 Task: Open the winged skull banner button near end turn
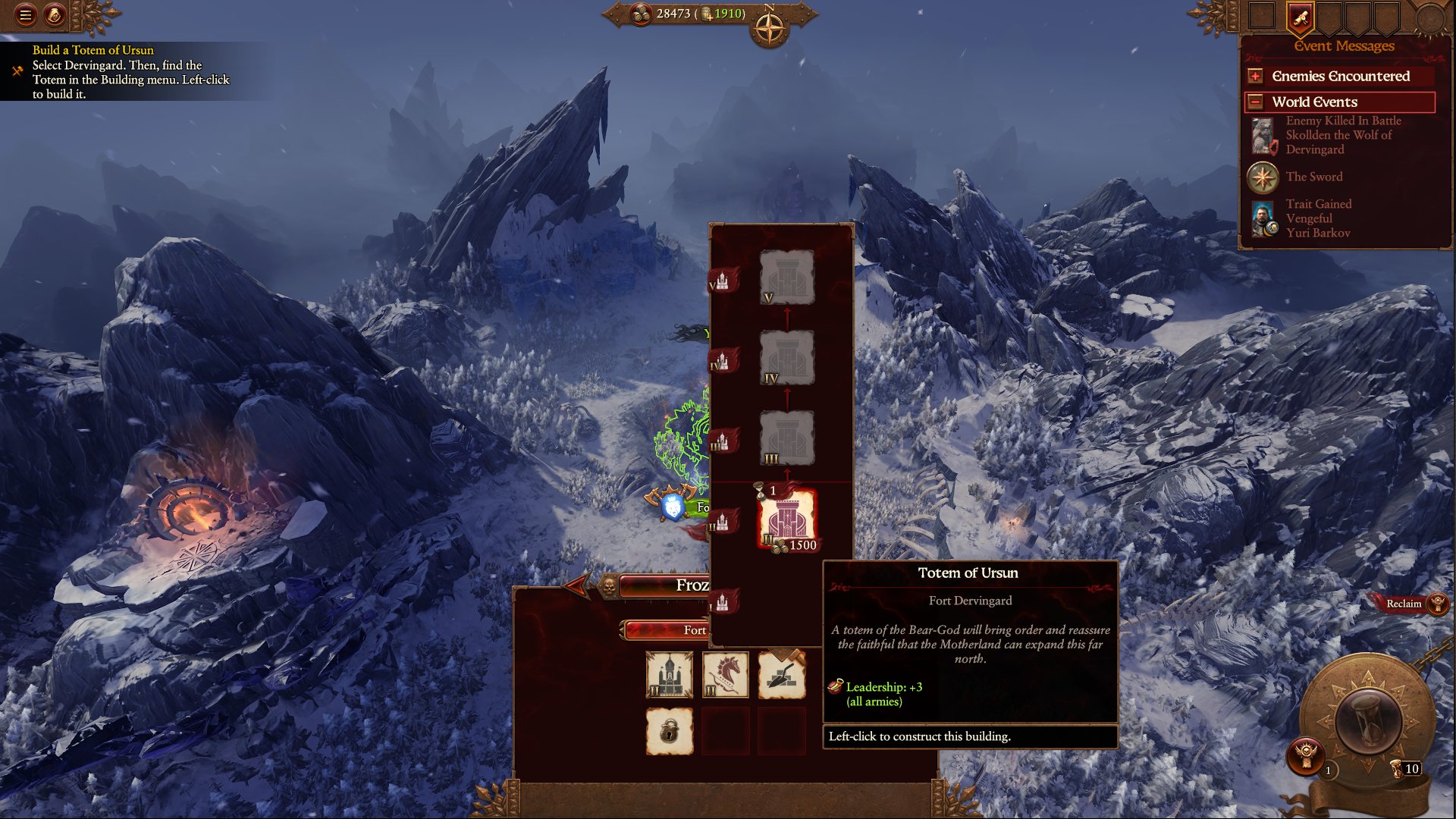[x=1304, y=756]
